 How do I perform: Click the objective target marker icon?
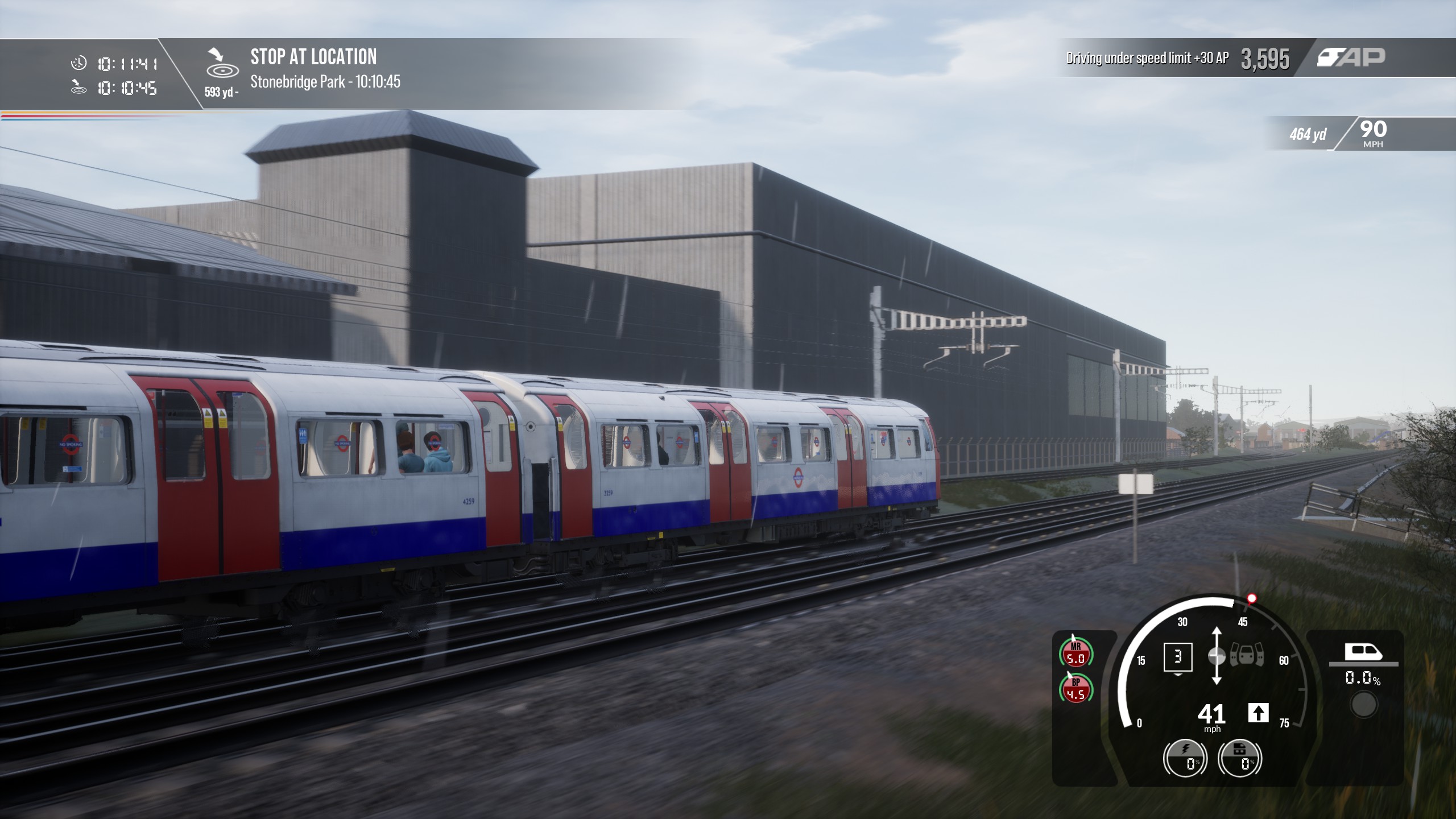pos(221,64)
